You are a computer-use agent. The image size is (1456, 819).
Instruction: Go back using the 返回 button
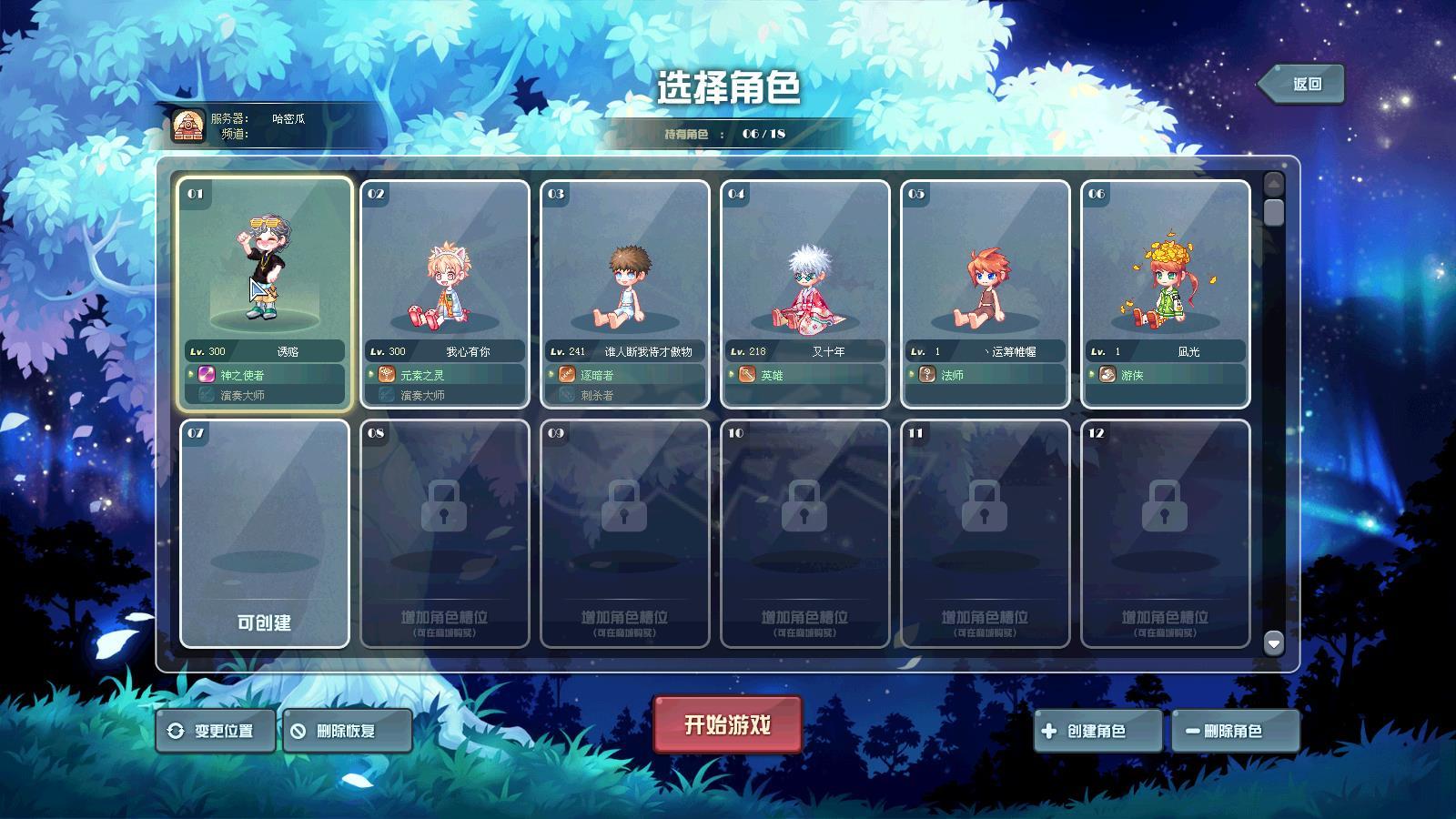(1302, 84)
